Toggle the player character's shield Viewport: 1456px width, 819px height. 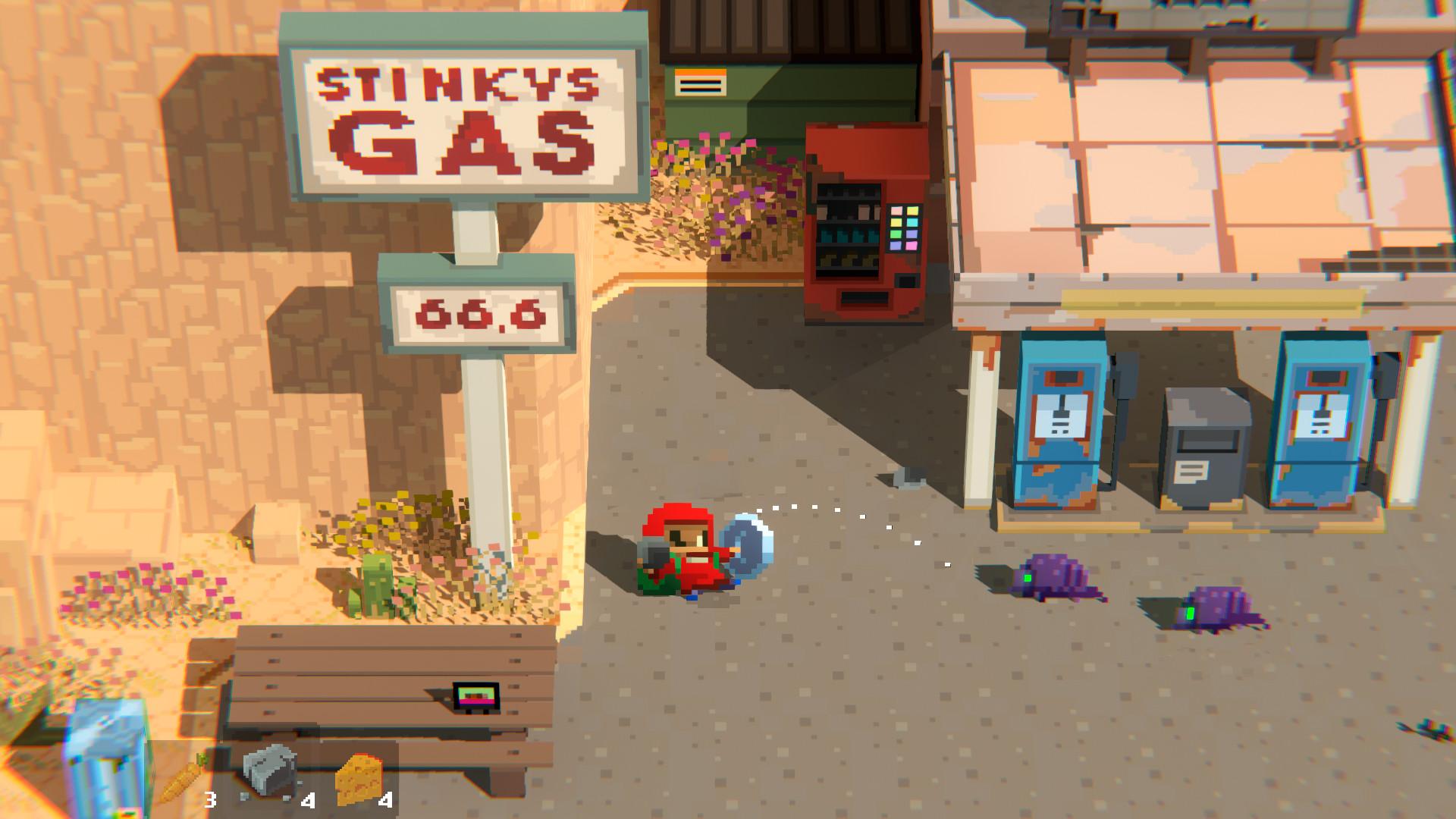[x=751, y=546]
